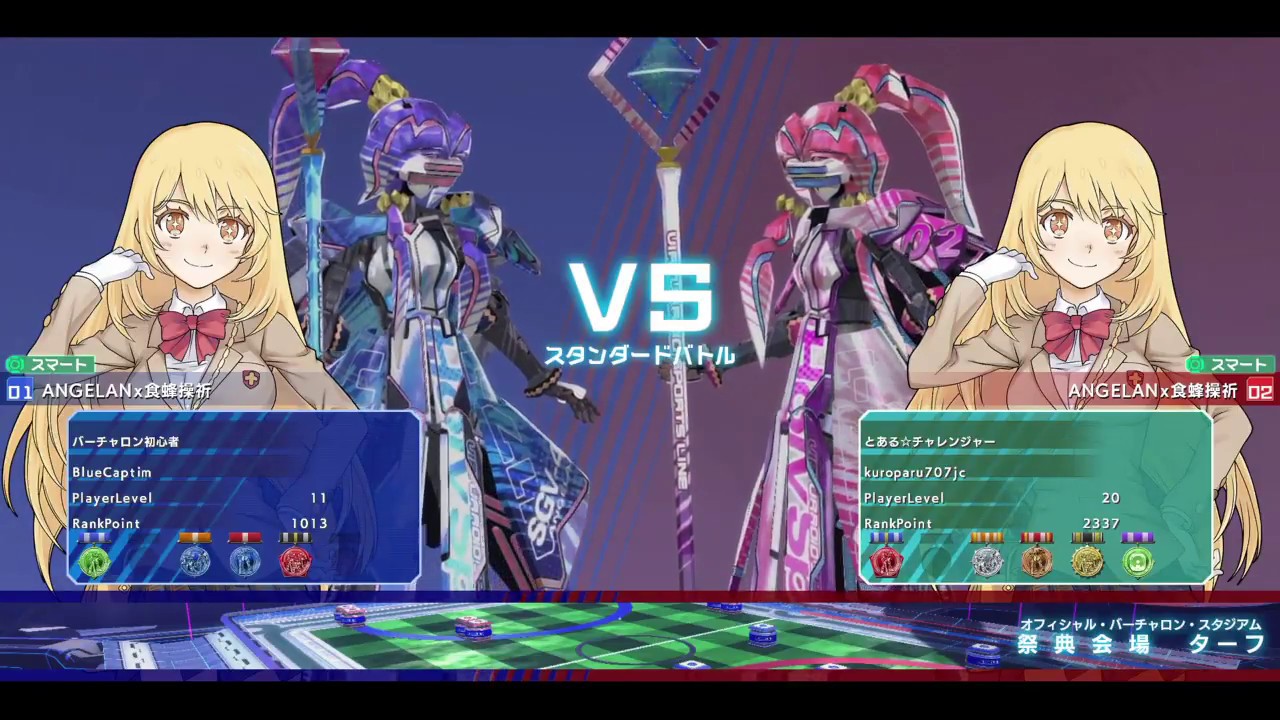This screenshot has width=1280, height=720.
Task: Select Player 1's green medal icon
Action: coord(94,562)
